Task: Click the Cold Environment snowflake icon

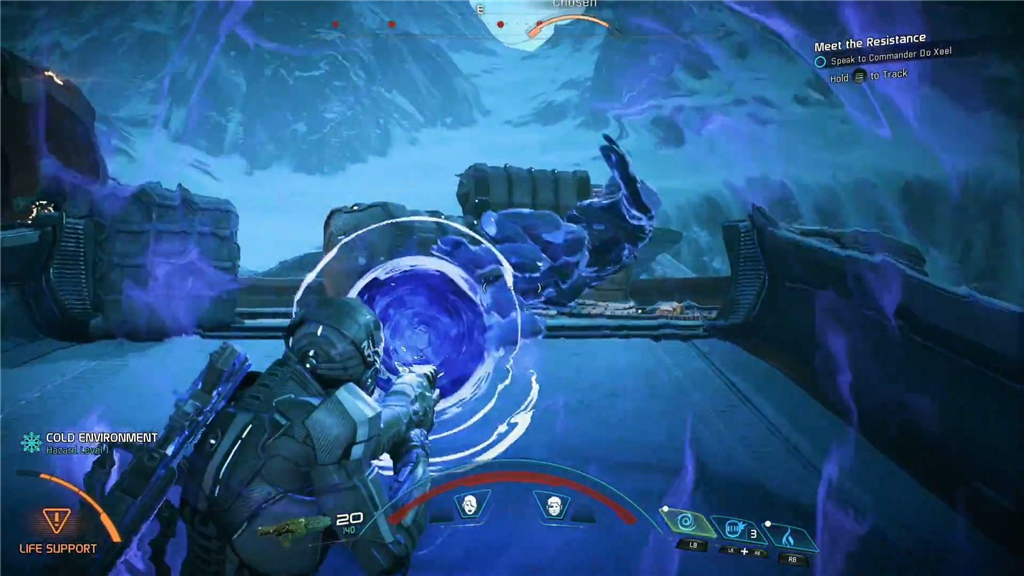Action: click(31, 441)
